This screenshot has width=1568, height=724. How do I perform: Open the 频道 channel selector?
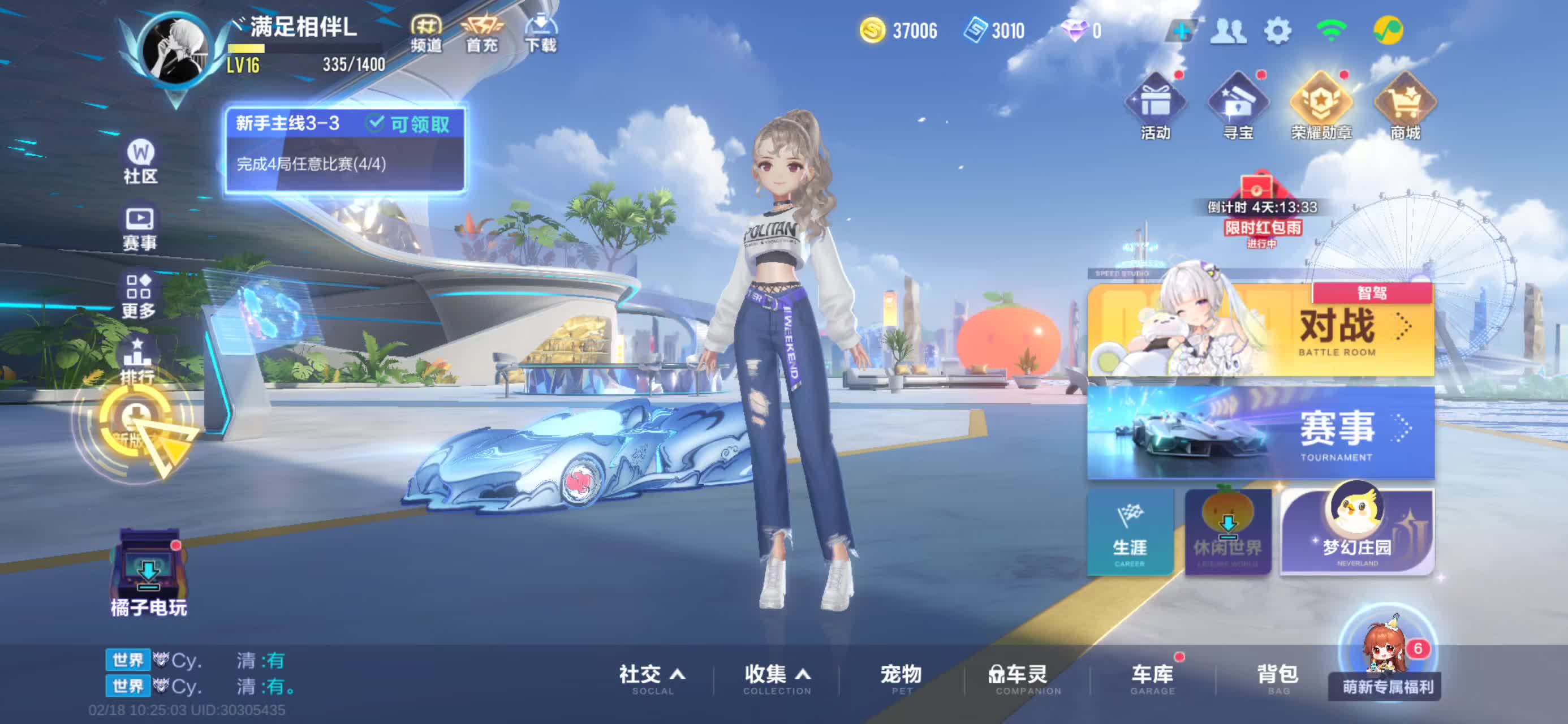pos(425,33)
